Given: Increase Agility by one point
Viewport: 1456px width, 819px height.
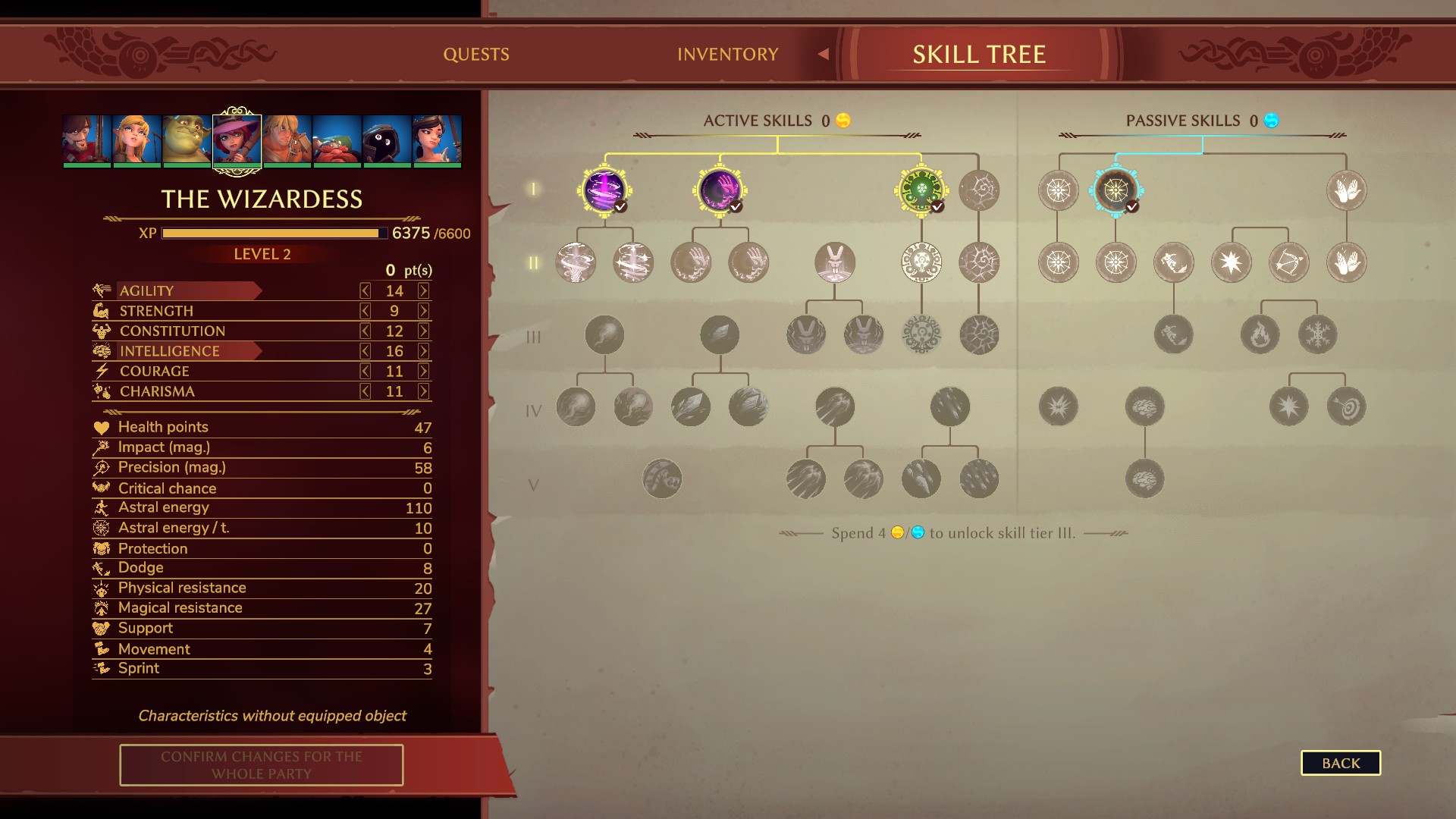Looking at the screenshot, I should 423,290.
